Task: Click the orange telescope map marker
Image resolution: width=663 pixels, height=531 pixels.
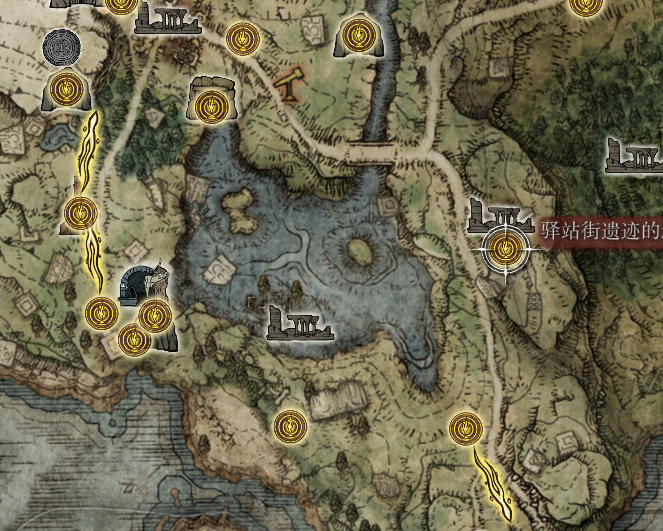Action: [x=291, y=83]
